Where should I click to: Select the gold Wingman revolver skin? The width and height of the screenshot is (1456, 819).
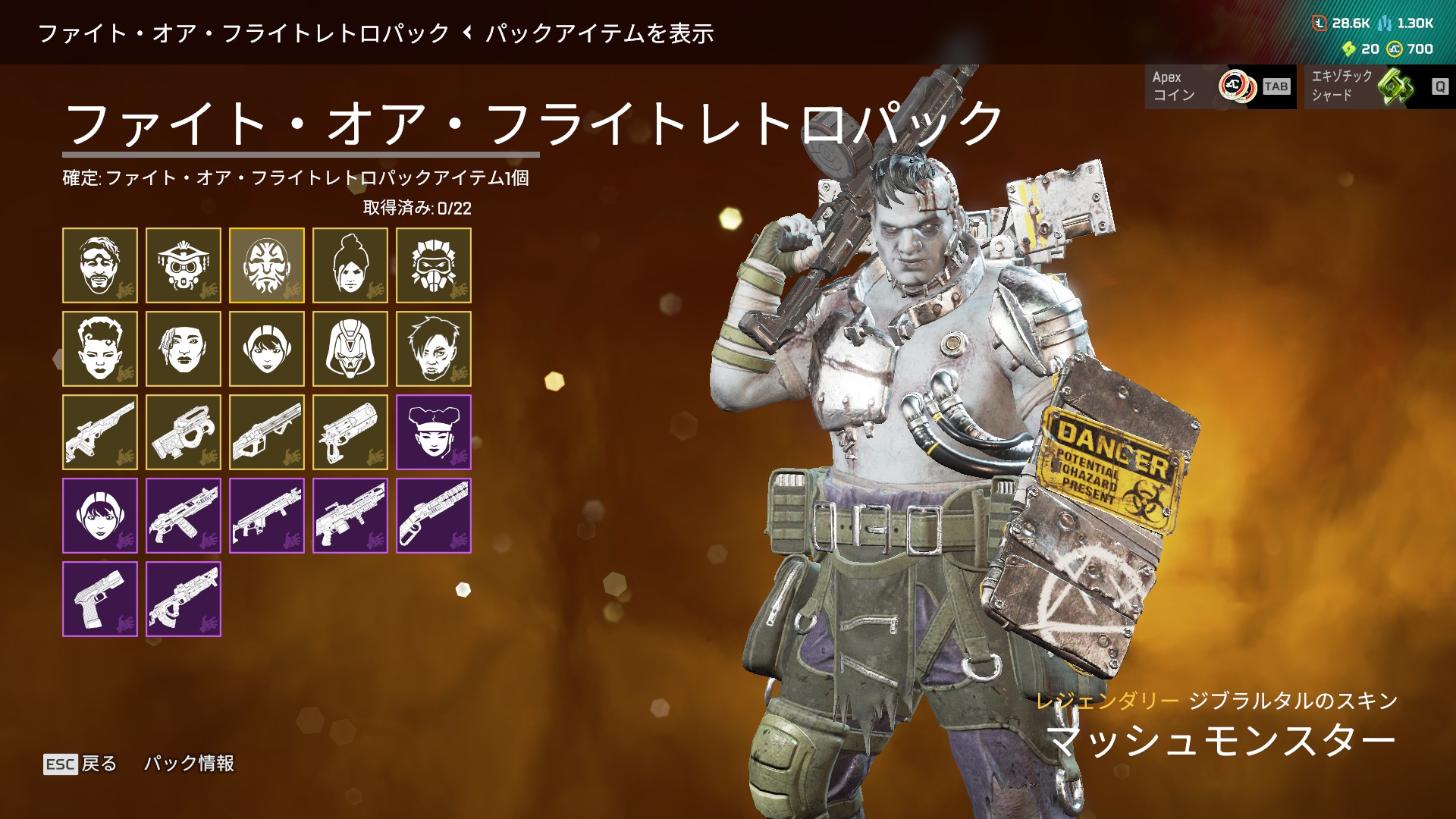pyautogui.click(x=350, y=432)
